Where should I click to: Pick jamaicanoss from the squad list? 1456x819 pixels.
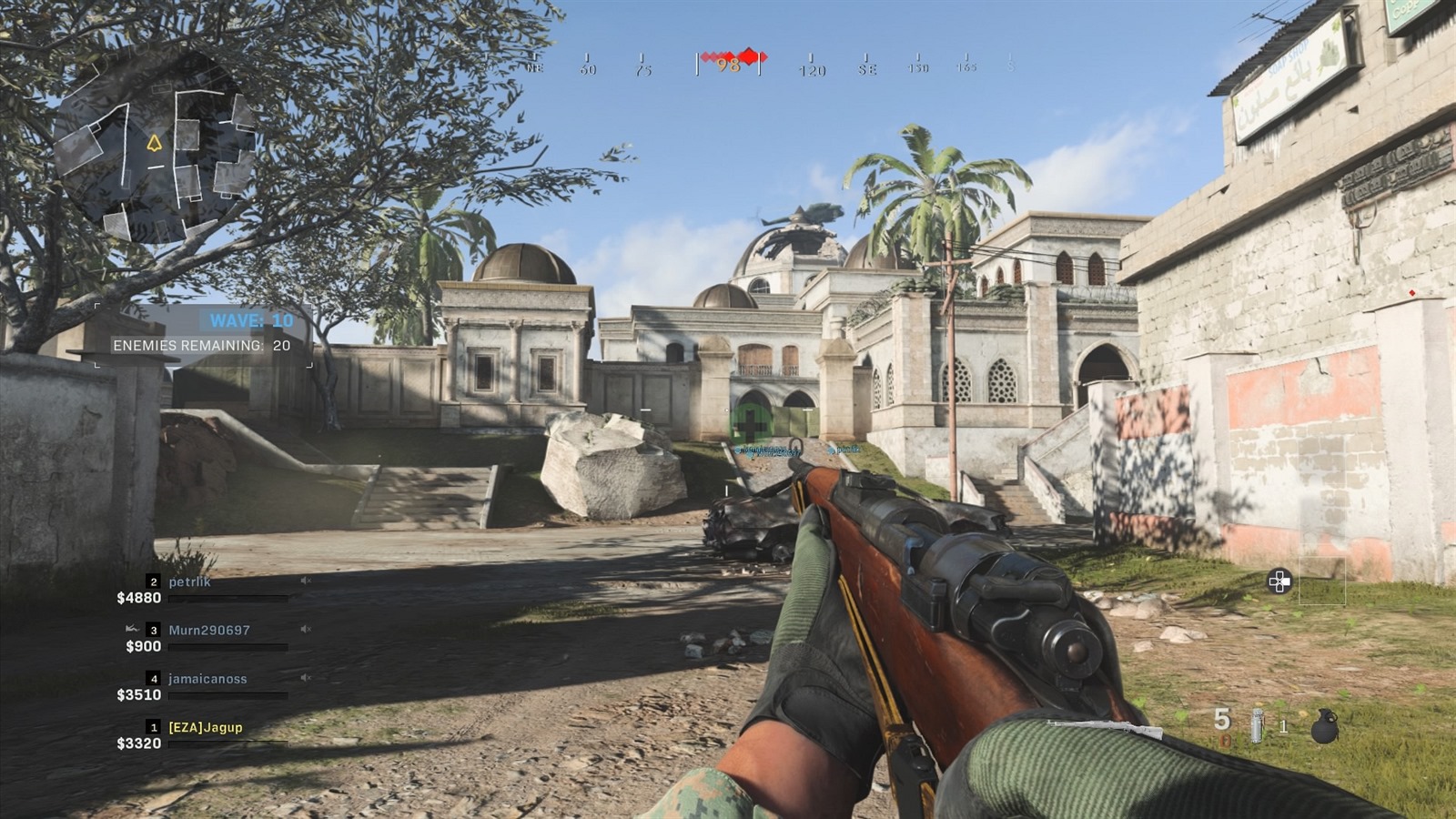click(x=207, y=679)
